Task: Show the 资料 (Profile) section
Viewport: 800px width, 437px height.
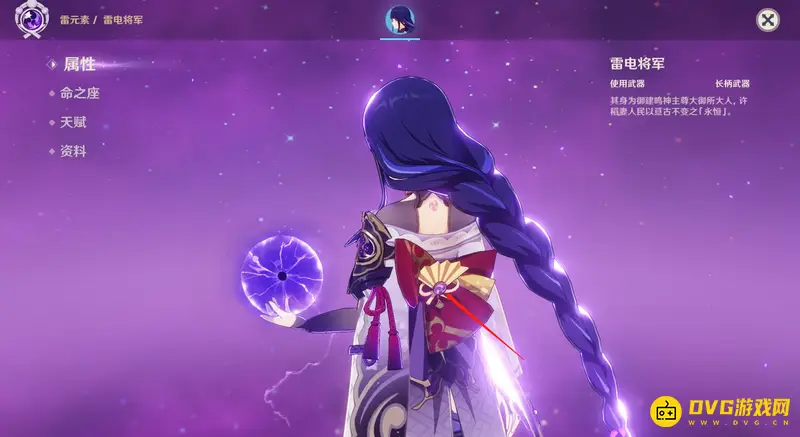Action: pos(73,151)
